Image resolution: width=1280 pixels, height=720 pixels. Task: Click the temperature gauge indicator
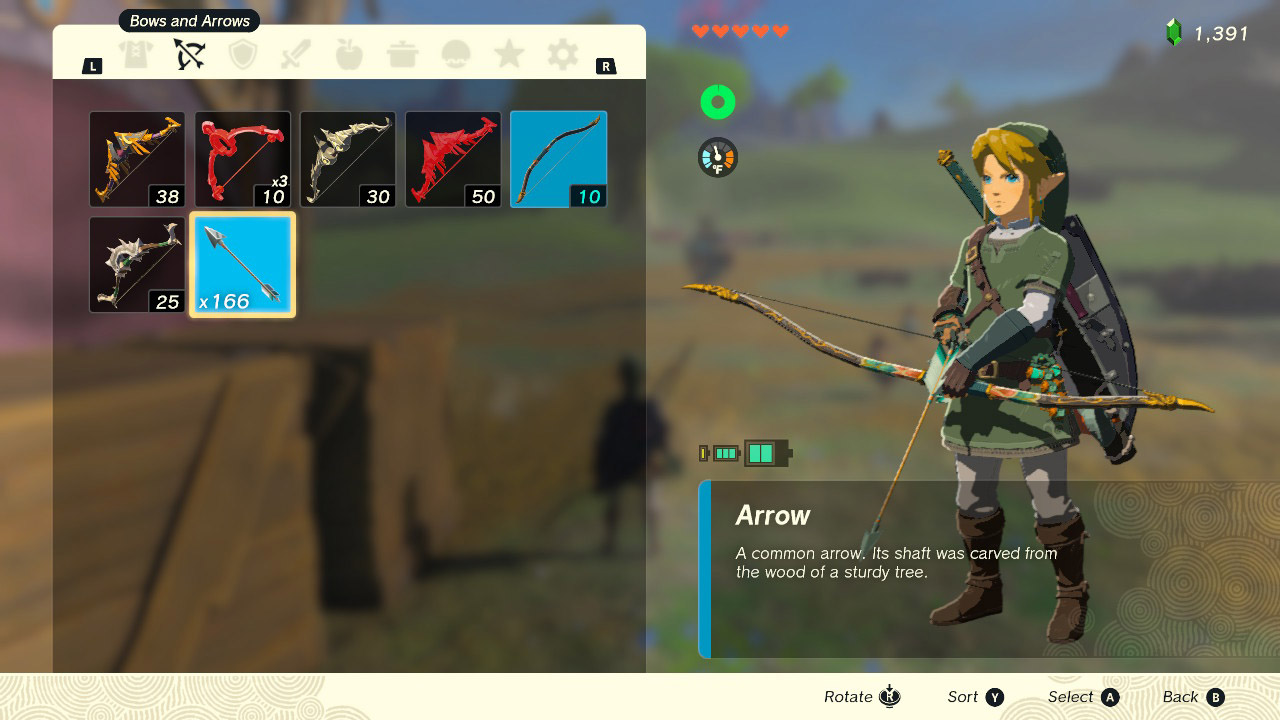point(718,157)
